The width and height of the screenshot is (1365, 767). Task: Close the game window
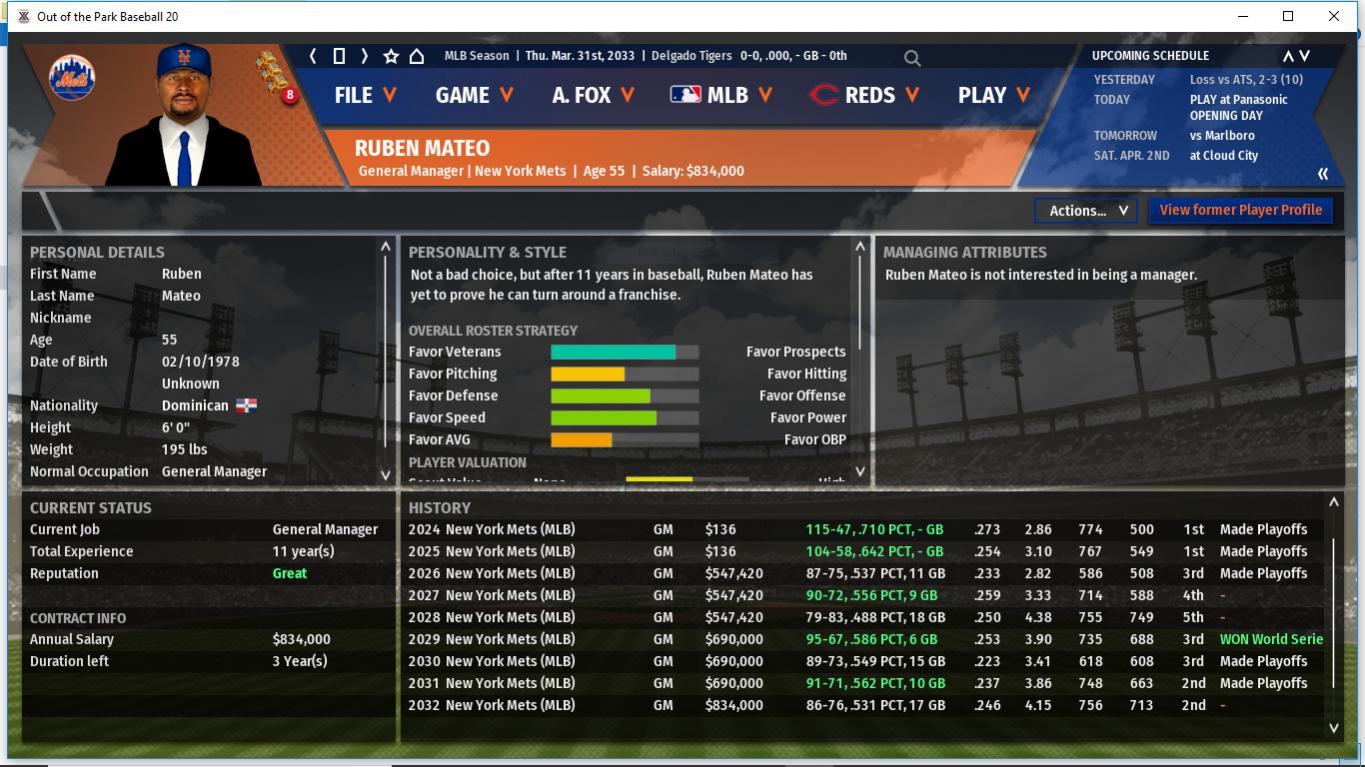1333,16
